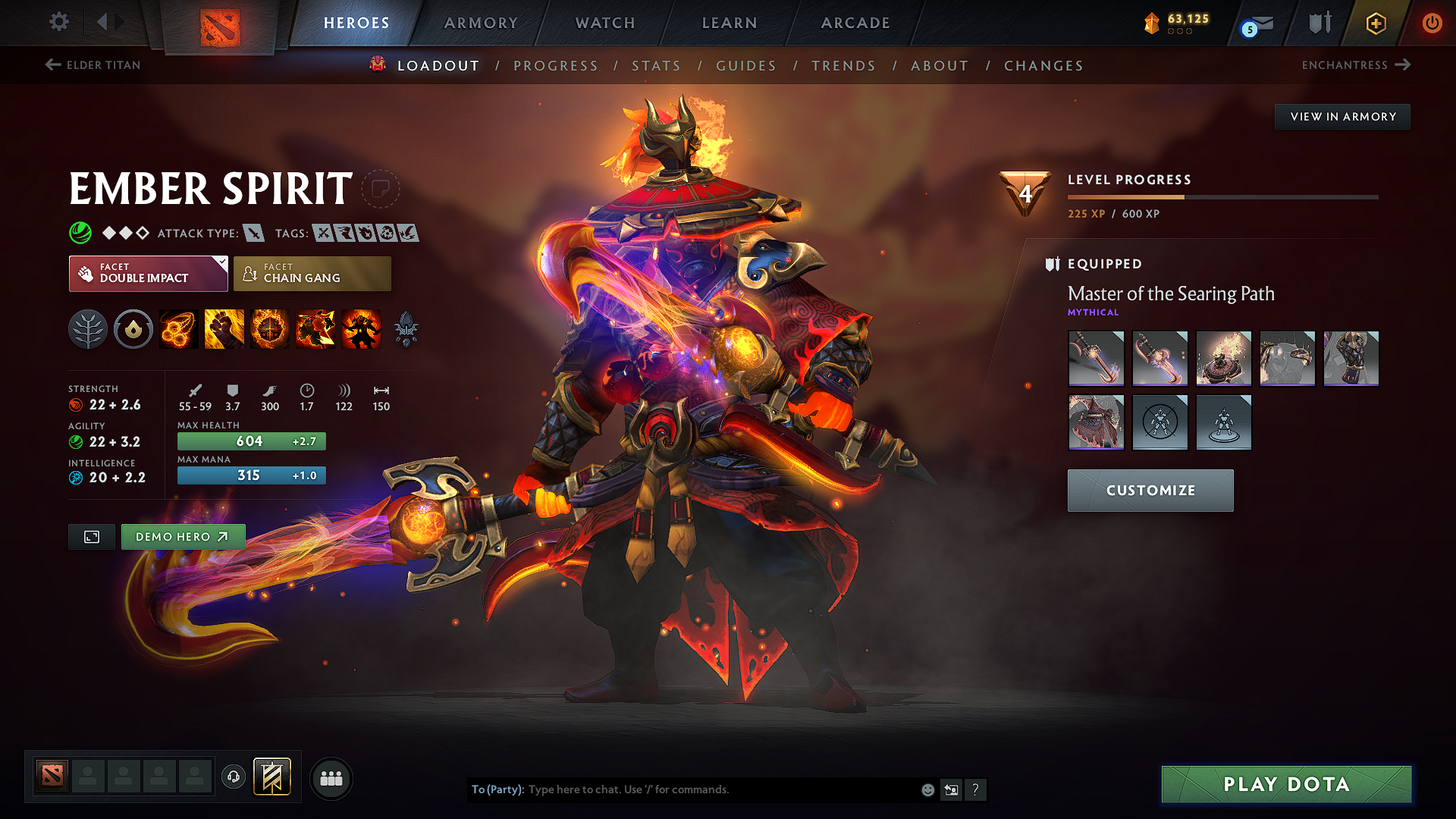Click the Aghanim's Scepter upgrade icon
This screenshot has height=819, width=1456.
pos(407,329)
